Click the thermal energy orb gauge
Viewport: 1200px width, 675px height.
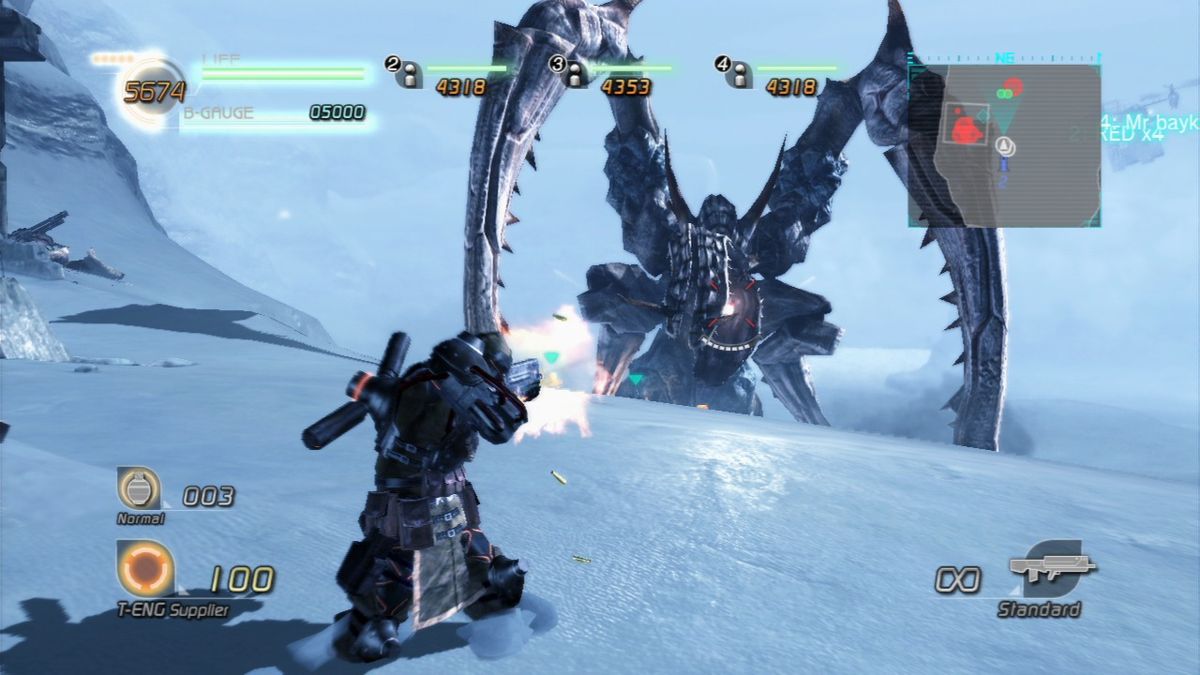coord(154,91)
